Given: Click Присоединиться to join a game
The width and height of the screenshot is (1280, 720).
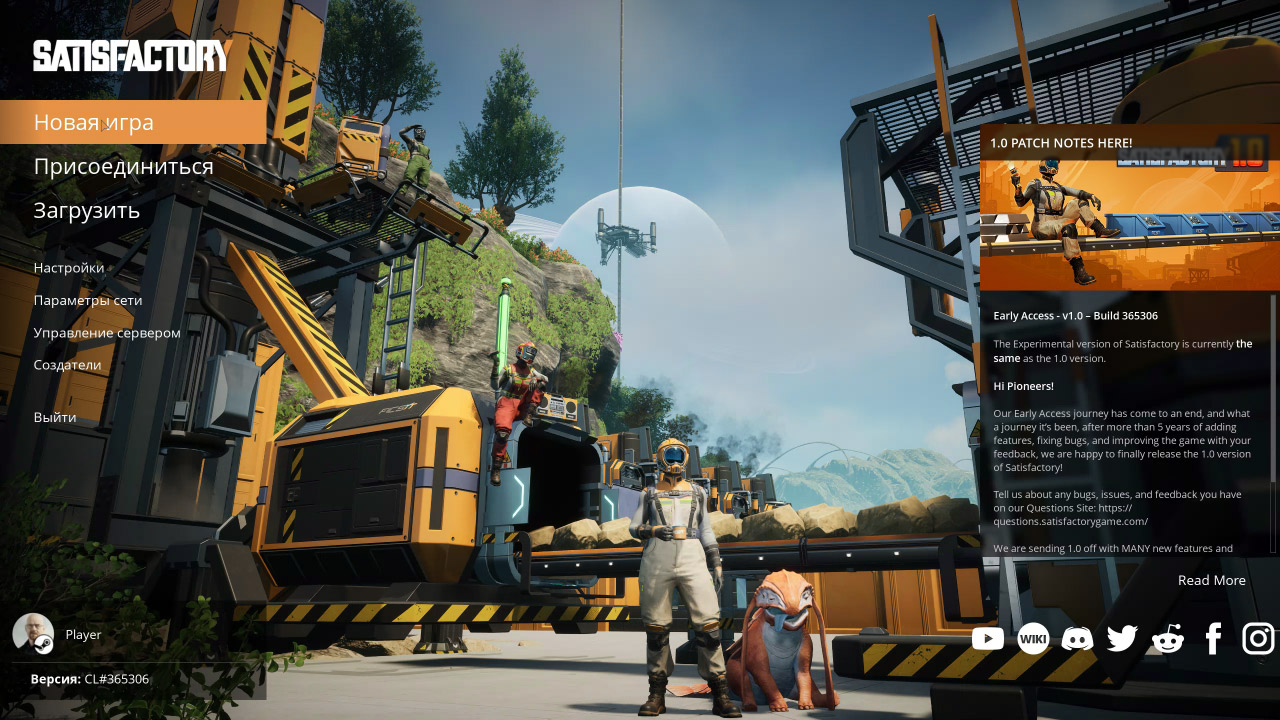Looking at the screenshot, I should (x=124, y=166).
